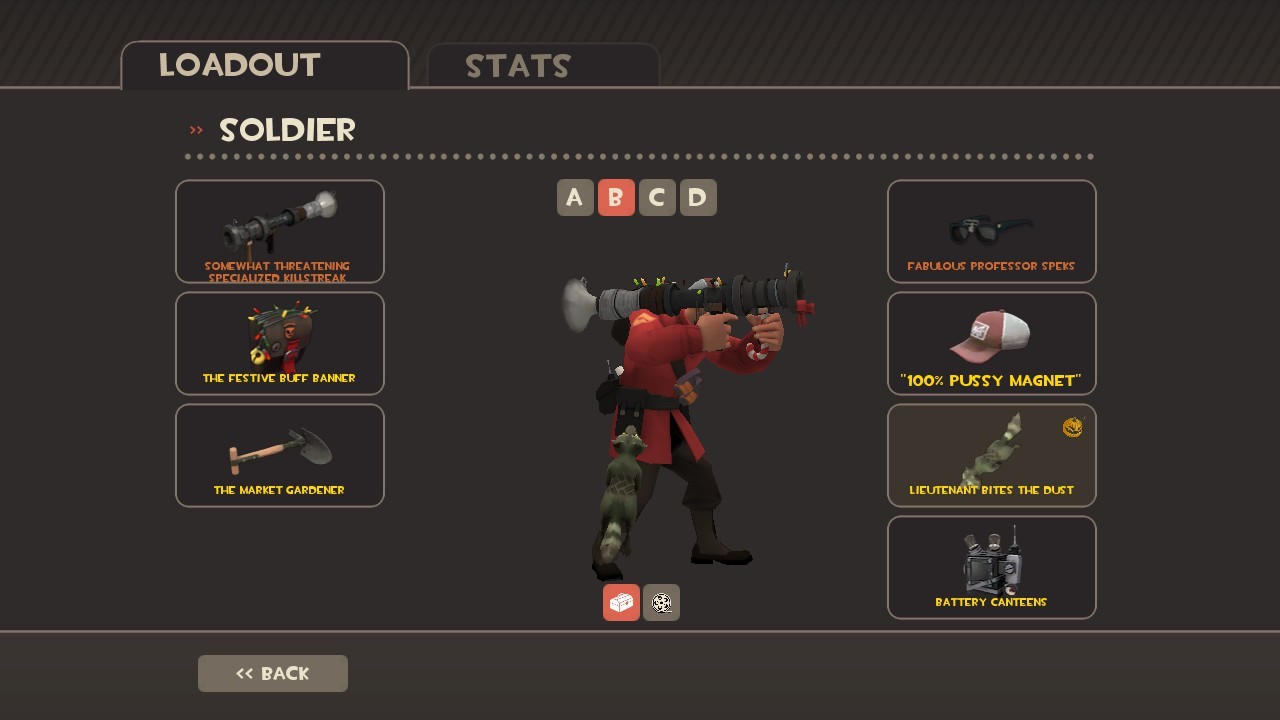Click the Back button
This screenshot has height=720, width=1280.
click(272, 673)
